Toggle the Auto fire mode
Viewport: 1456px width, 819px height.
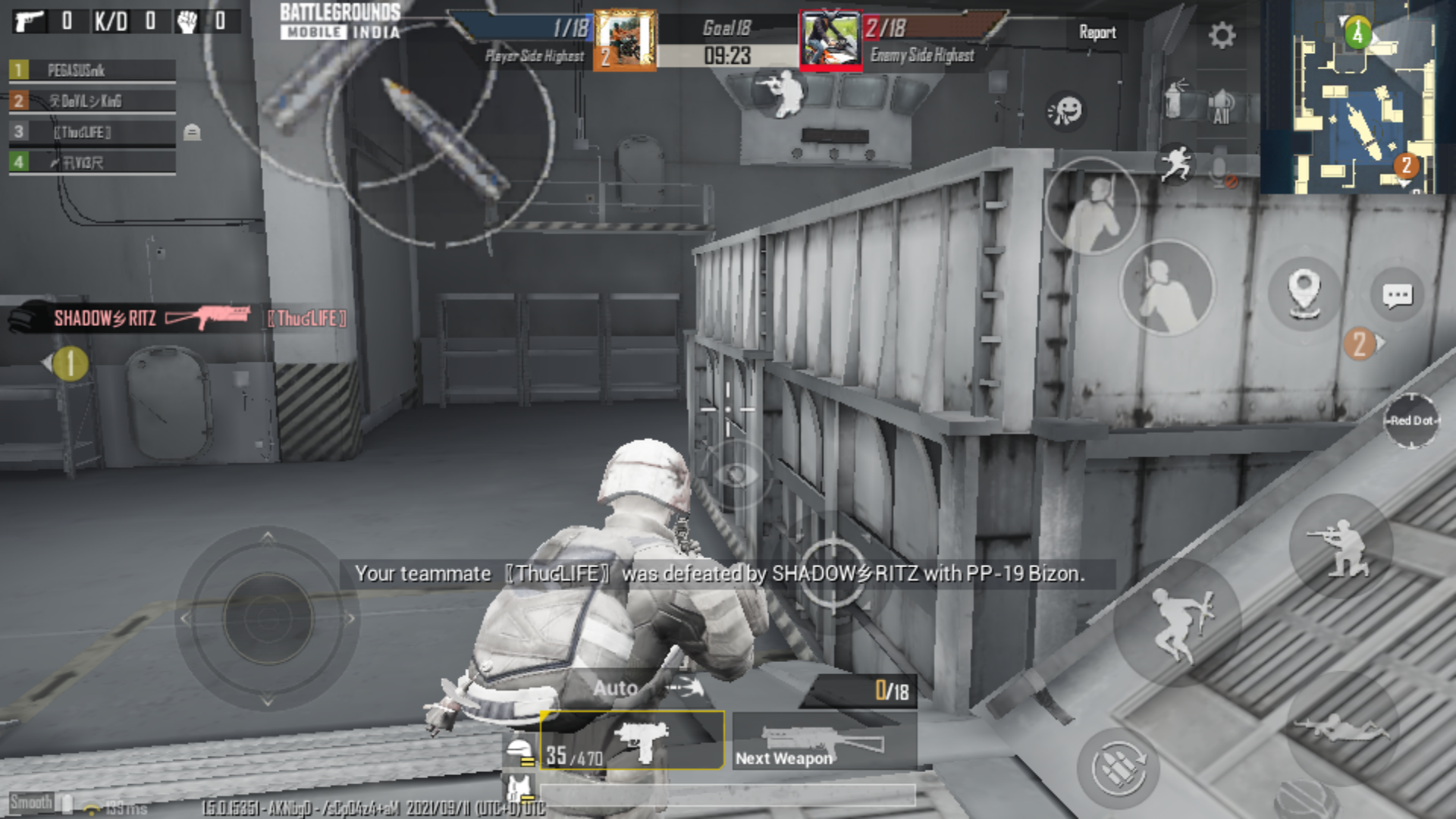click(x=615, y=688)
